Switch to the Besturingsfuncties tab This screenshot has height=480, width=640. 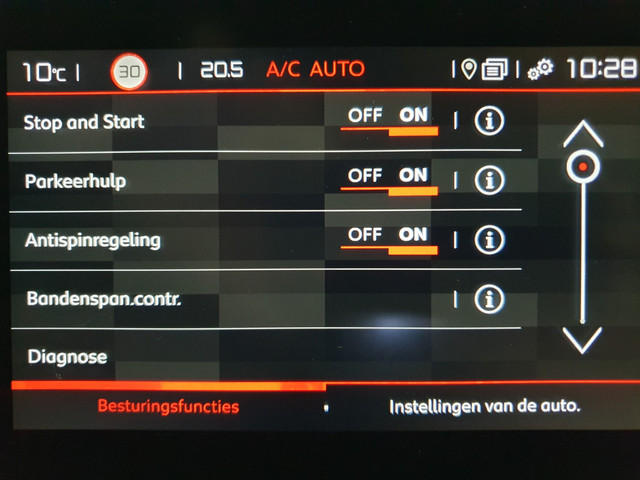tap(168, 407)
